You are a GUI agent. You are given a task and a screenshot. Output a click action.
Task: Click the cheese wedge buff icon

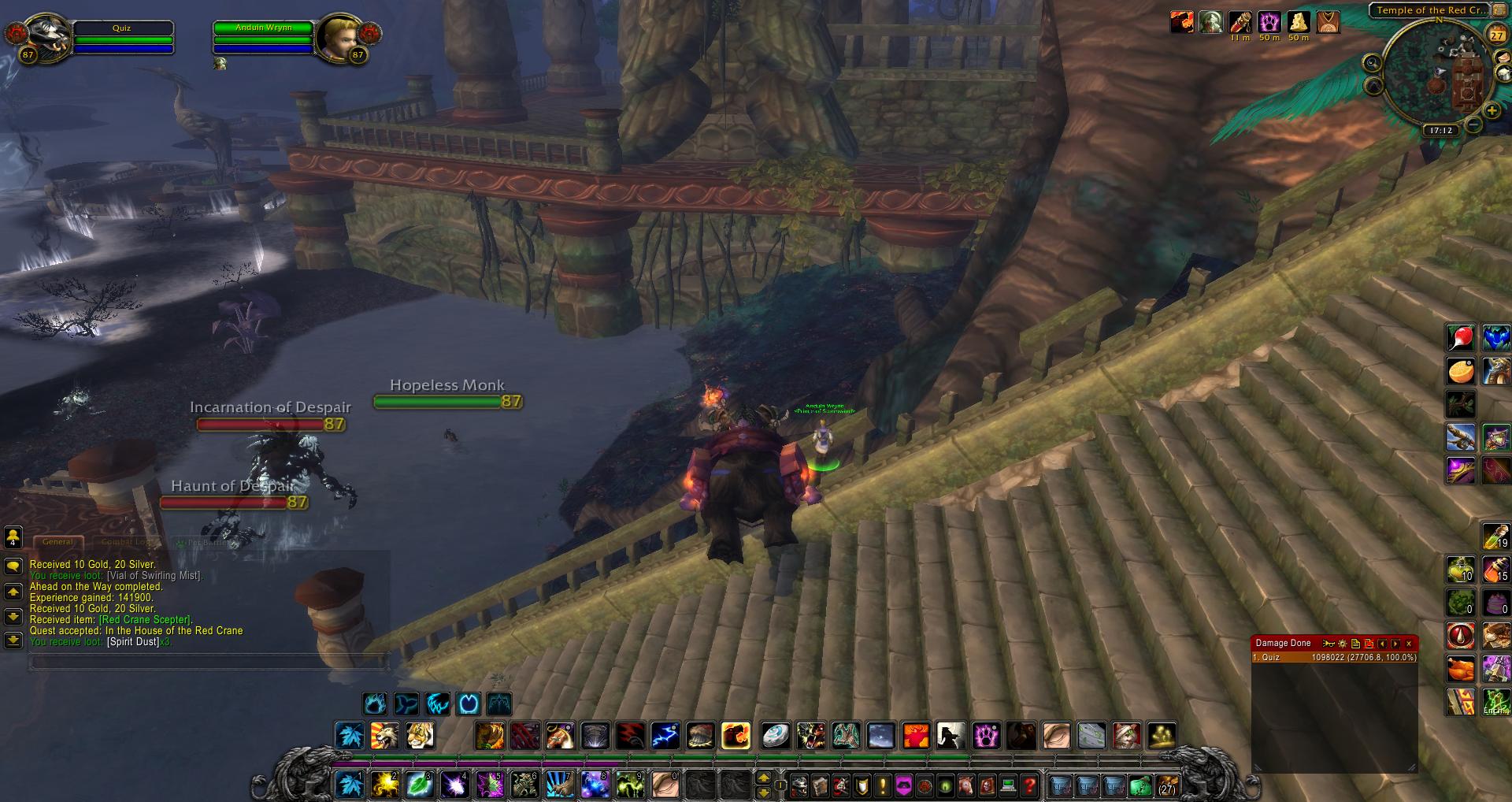(x=1298, y=22)
